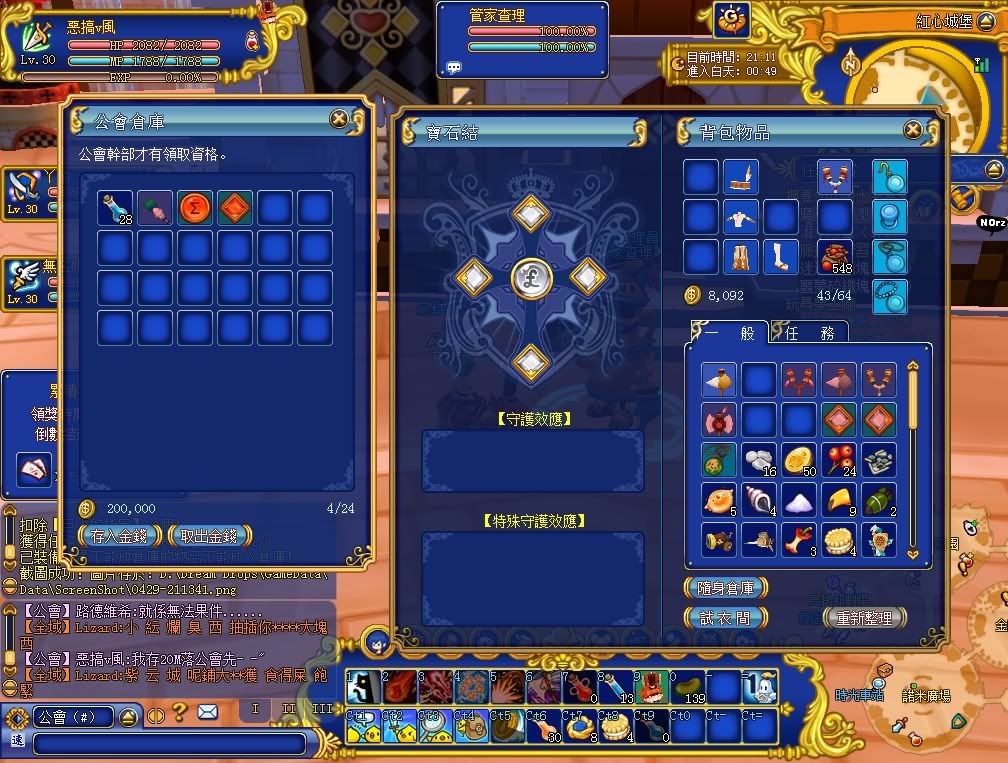The height and width of the screenshot is (763, 1008).
Task: Click the deposit money button (存入金錢)
Action: [118, 536]
